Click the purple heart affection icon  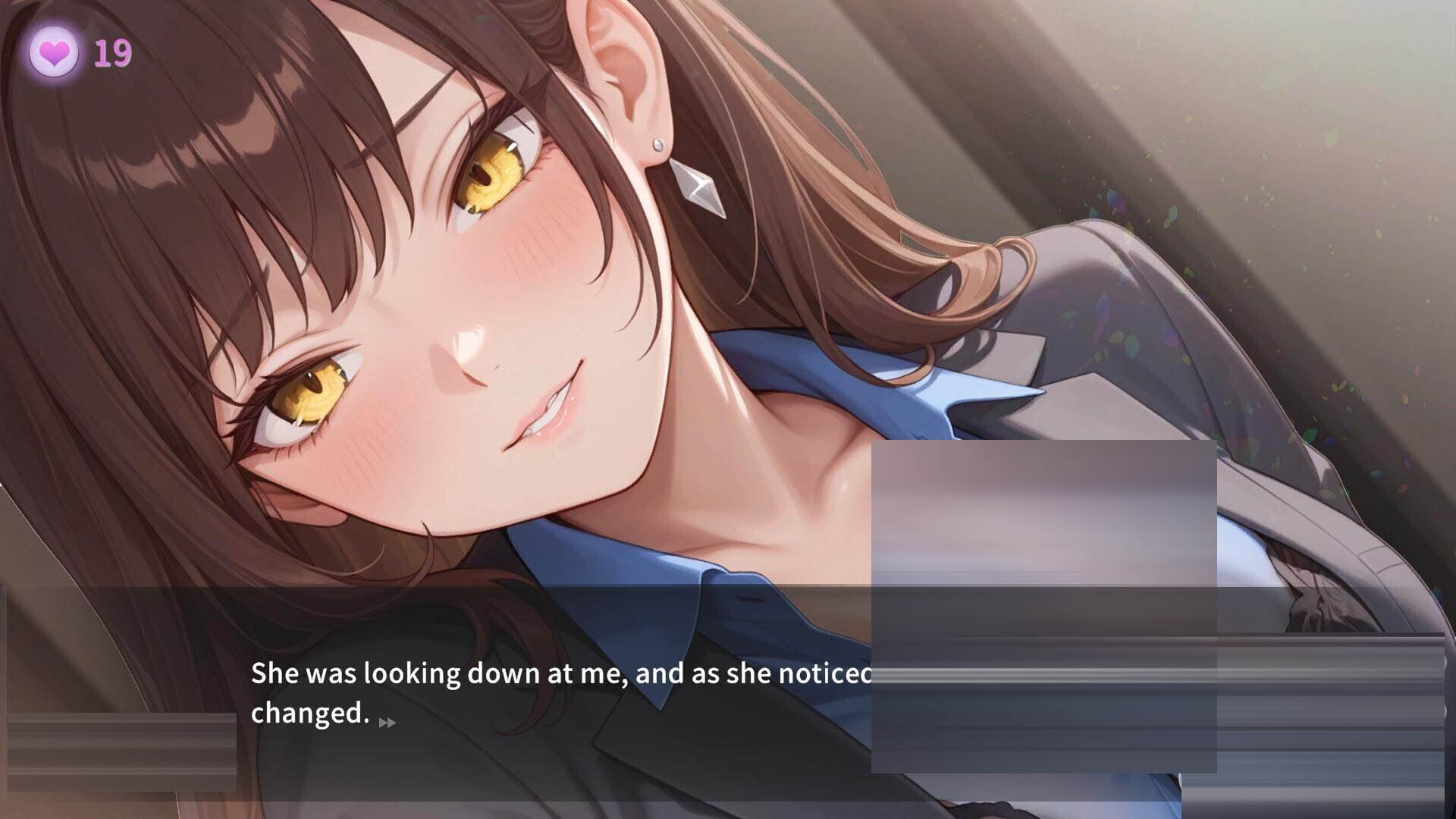[54, 53]
